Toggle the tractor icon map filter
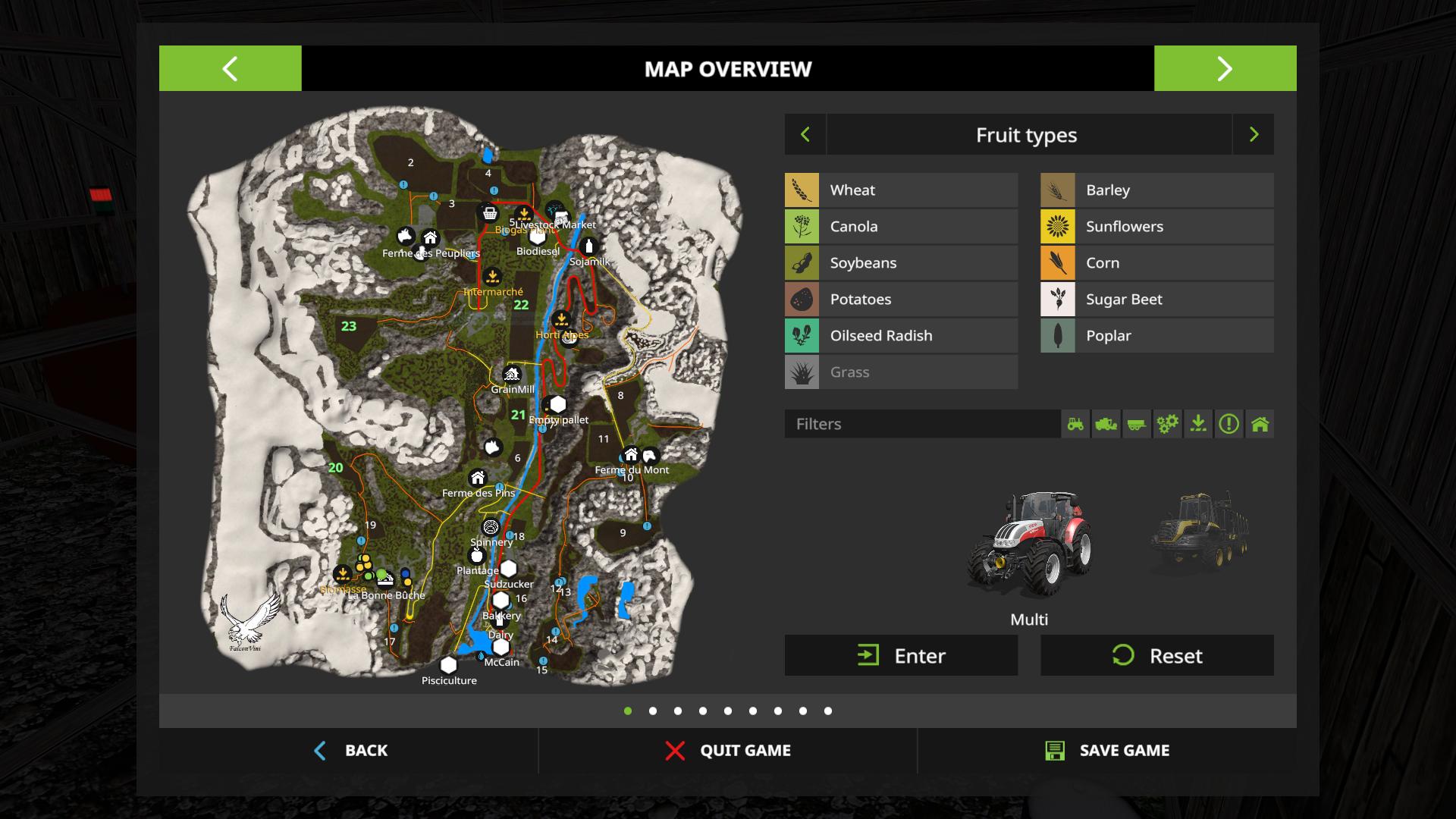This screenshot has width=1456, height=819. click(x=1075, y=424)
